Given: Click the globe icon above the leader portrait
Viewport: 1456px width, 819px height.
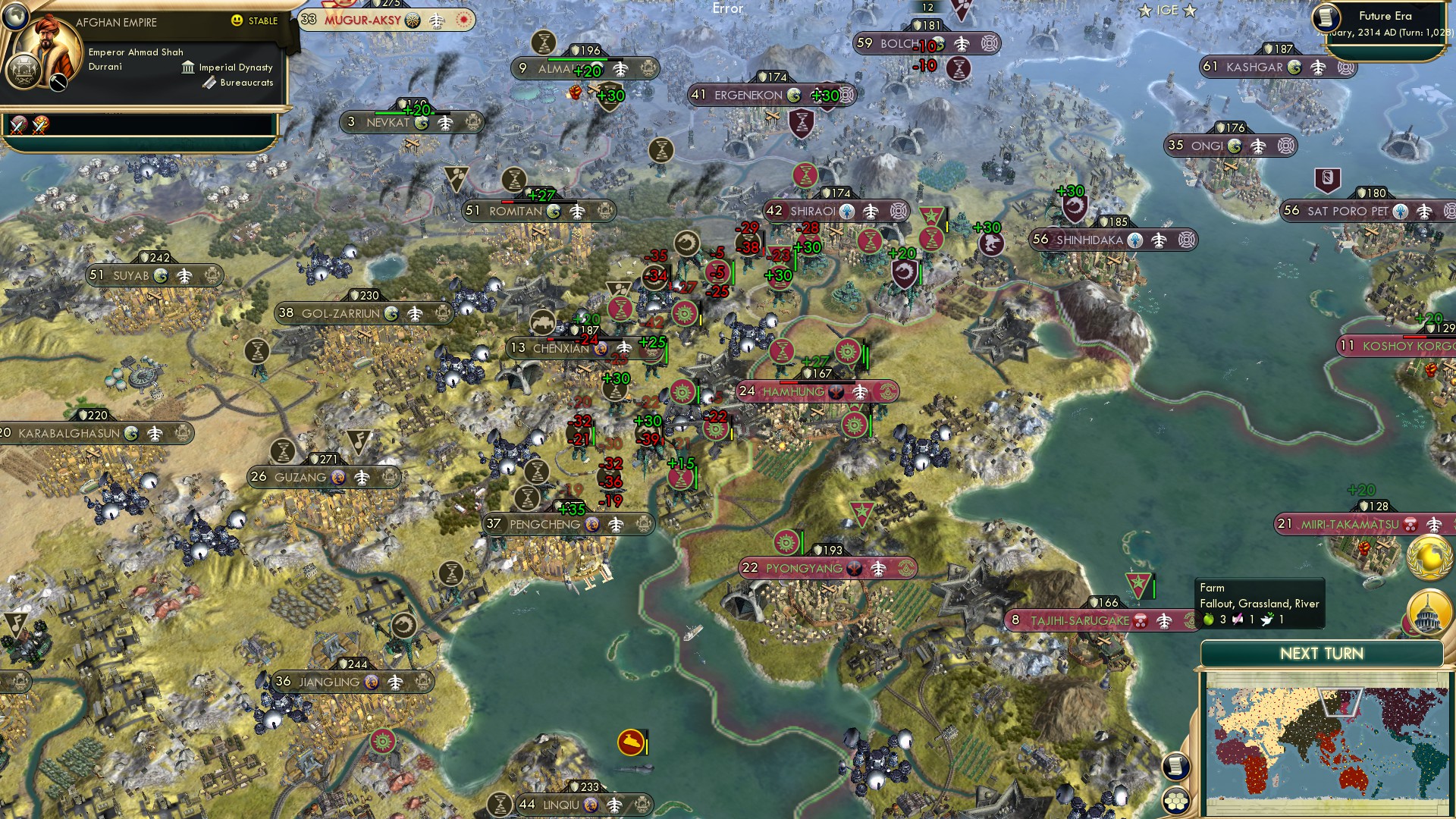Looking at the screenshot, I should 15,15.
